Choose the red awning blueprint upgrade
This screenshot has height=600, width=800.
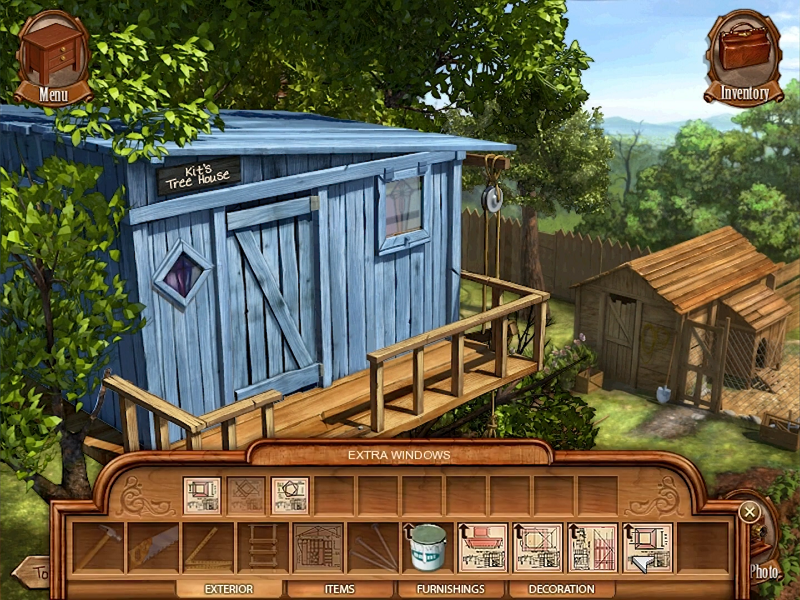(482, 548)
